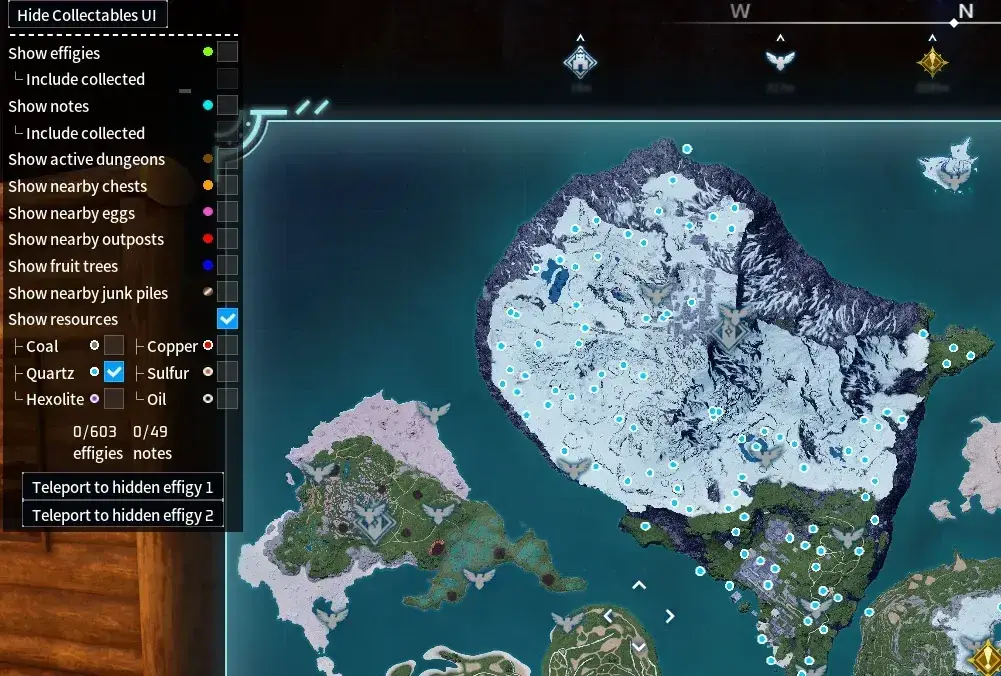The image size is (1001, 676).
Task: Enable Show nearby outposts
Action: [228, 238]
